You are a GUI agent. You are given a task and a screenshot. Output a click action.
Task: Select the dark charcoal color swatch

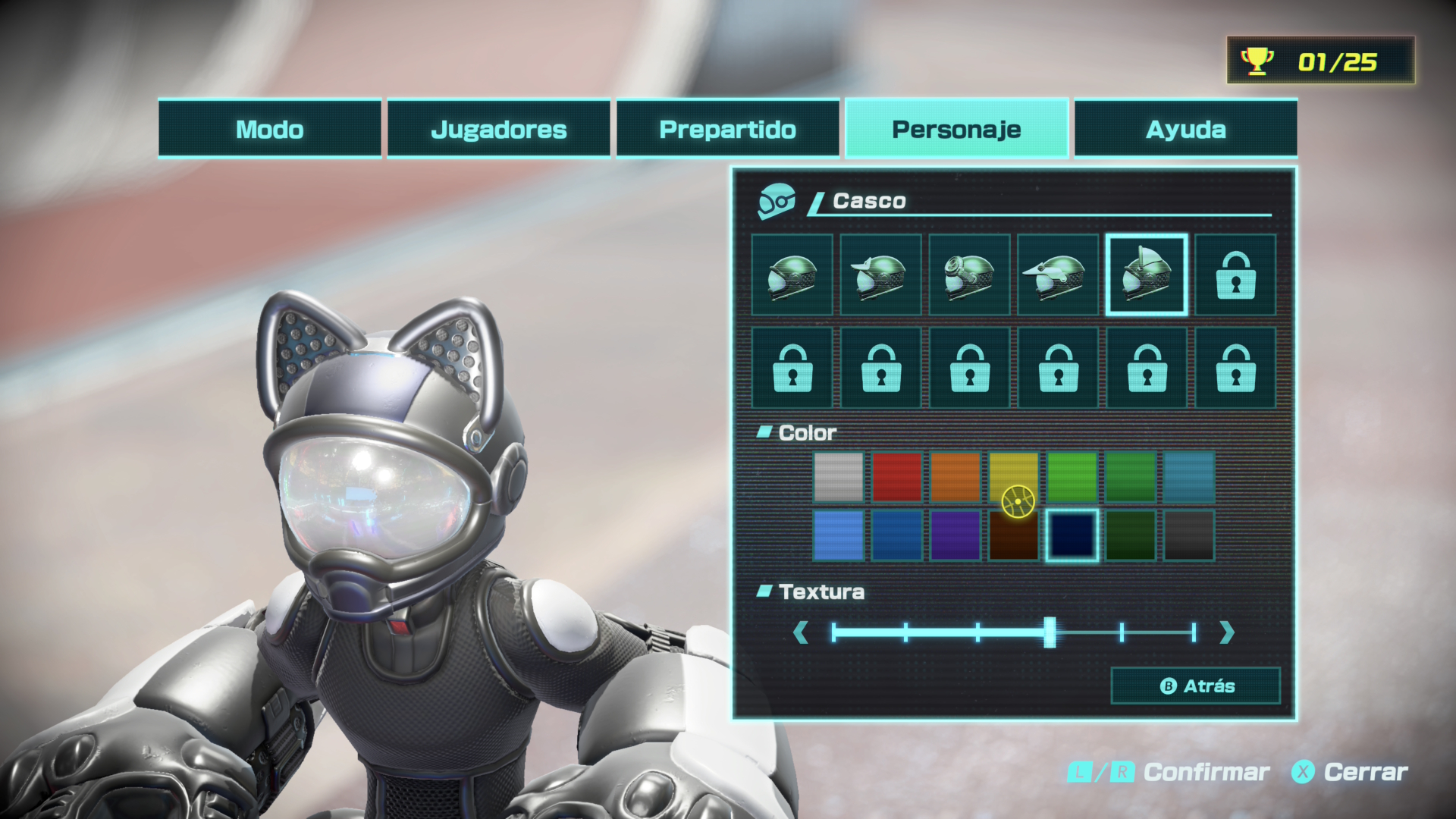pos(1189,535)
